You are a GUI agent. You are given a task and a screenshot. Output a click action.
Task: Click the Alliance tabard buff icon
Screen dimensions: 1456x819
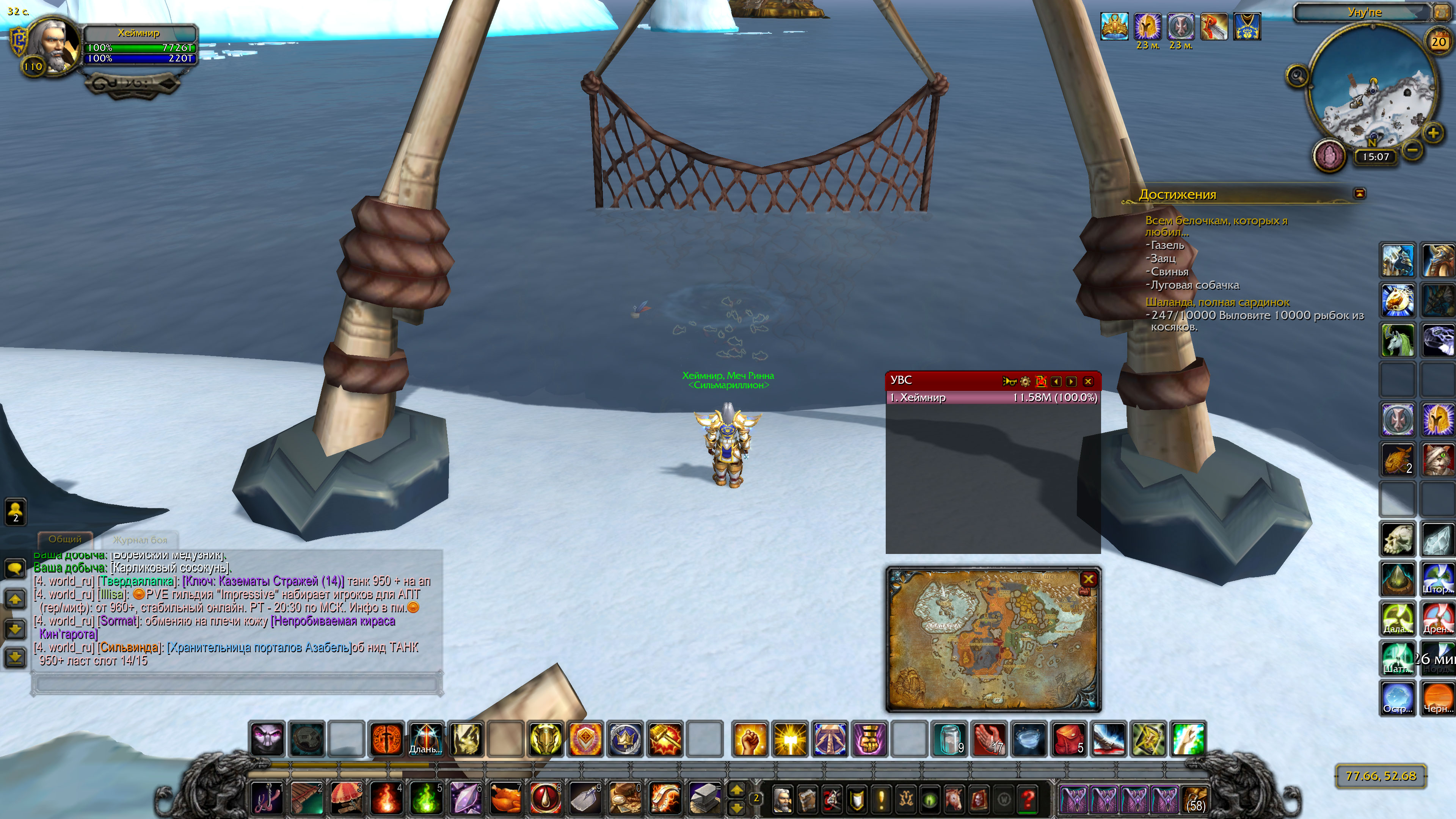(1247, 26)
